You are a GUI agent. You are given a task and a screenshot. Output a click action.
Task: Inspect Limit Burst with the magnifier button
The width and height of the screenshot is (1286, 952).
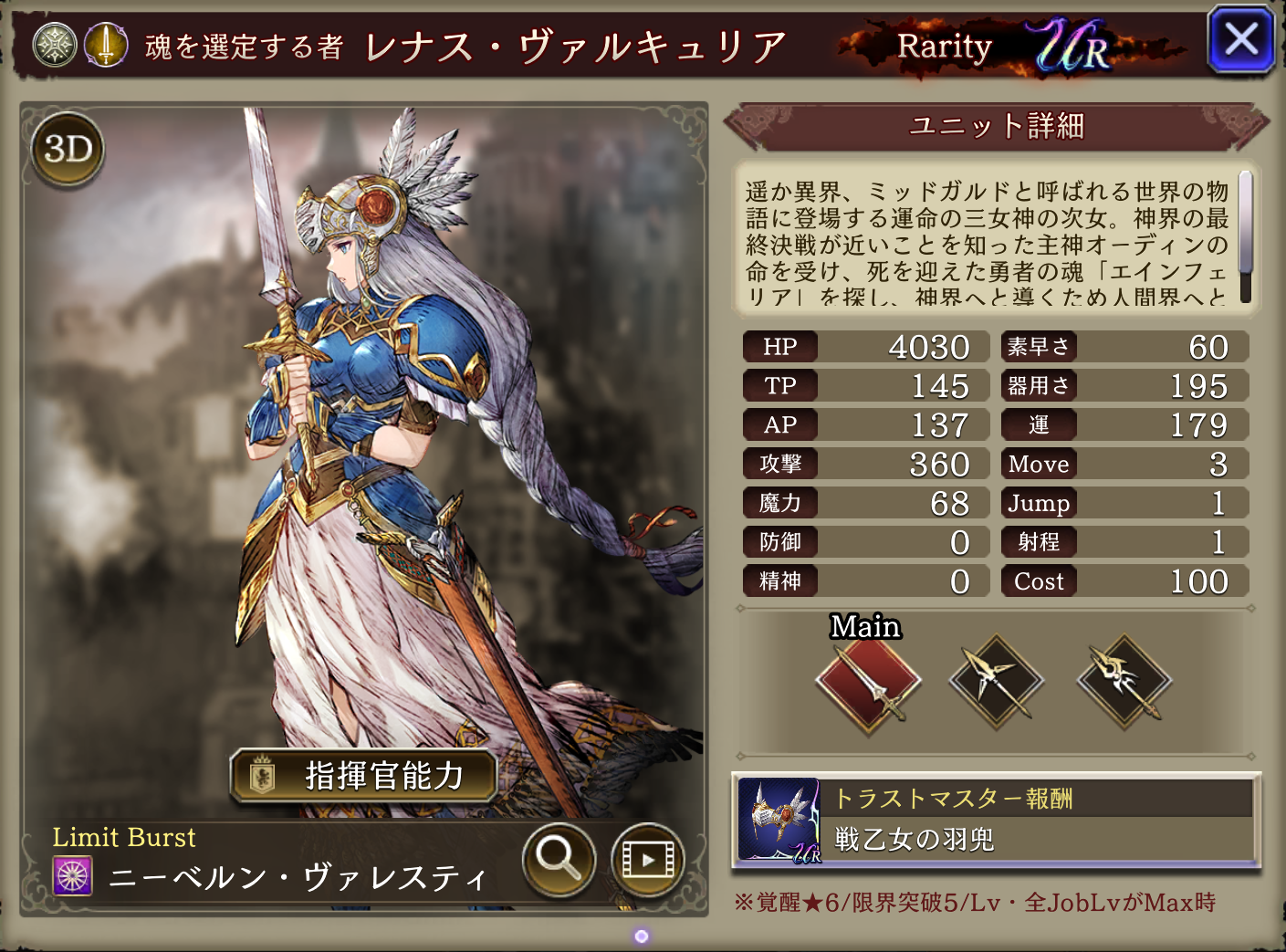559,859
